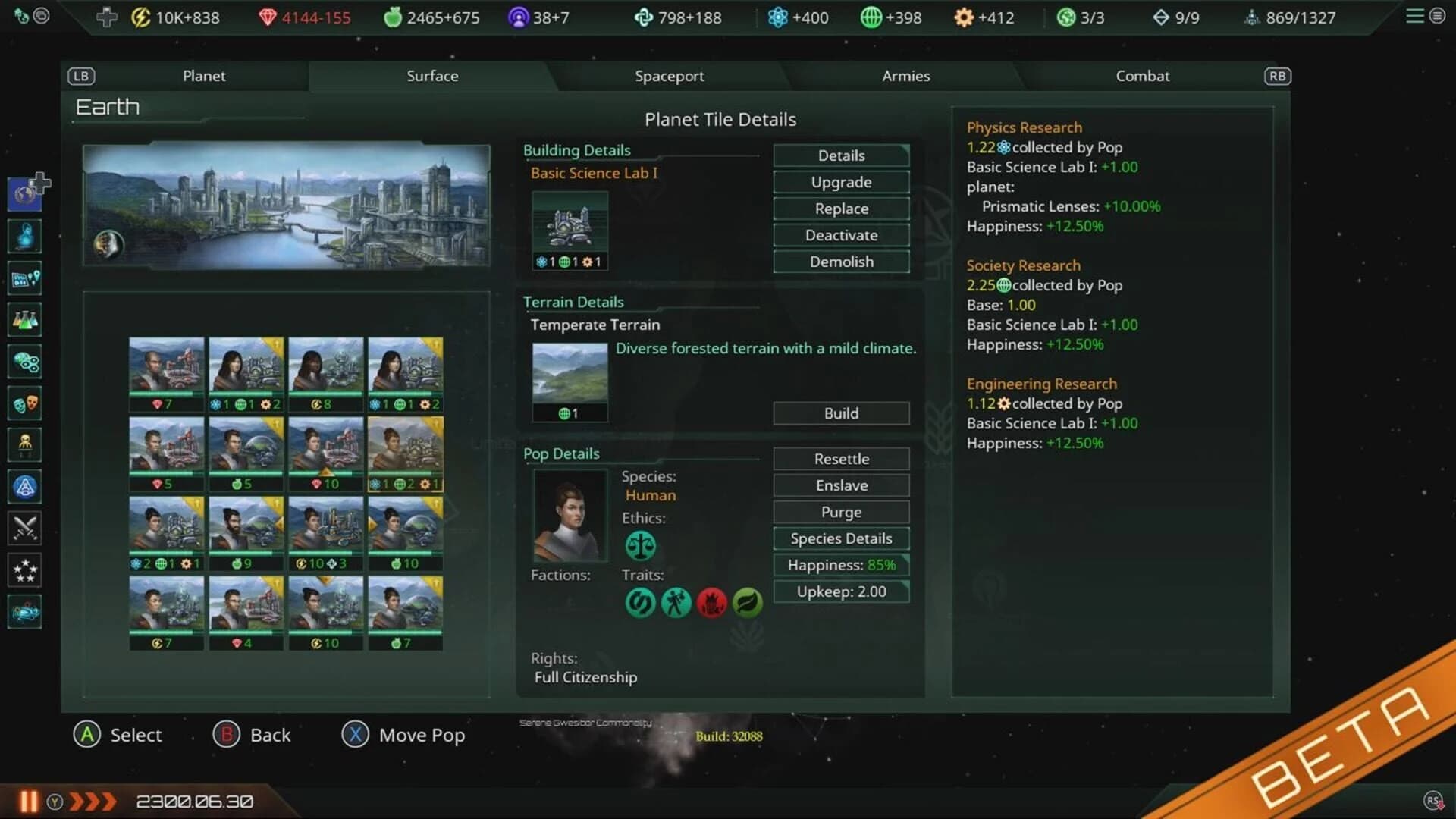Open the Armies tab
The height and width of the screenshot is (819, 1456).
pyautogui.click(x=905, y=76)
